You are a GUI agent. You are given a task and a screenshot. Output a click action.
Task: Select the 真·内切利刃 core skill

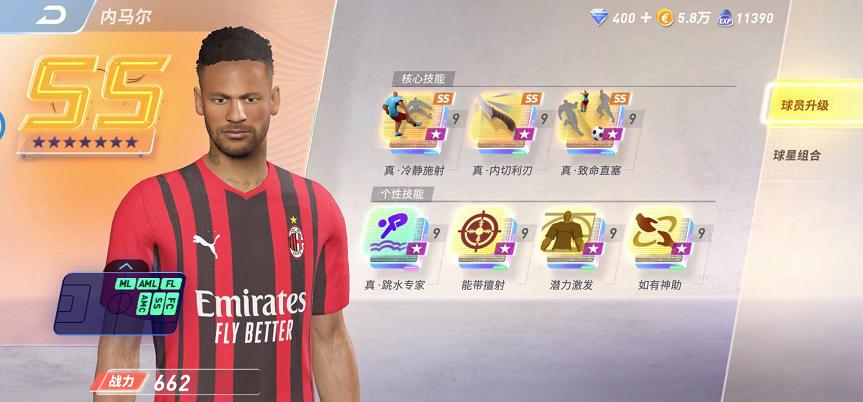click(498, 122)
